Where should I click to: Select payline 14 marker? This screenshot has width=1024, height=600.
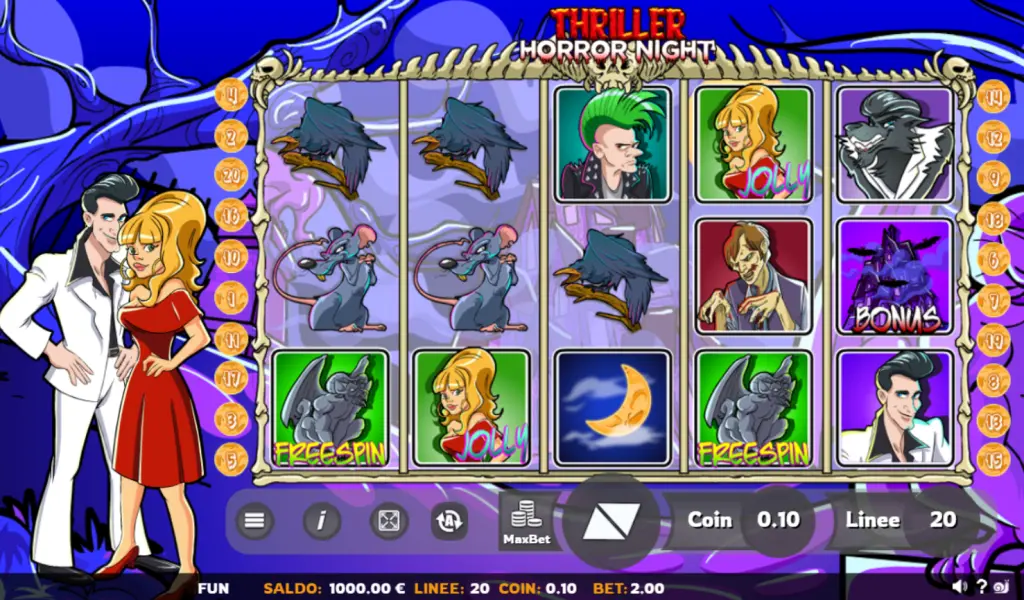tap(993, 96)
